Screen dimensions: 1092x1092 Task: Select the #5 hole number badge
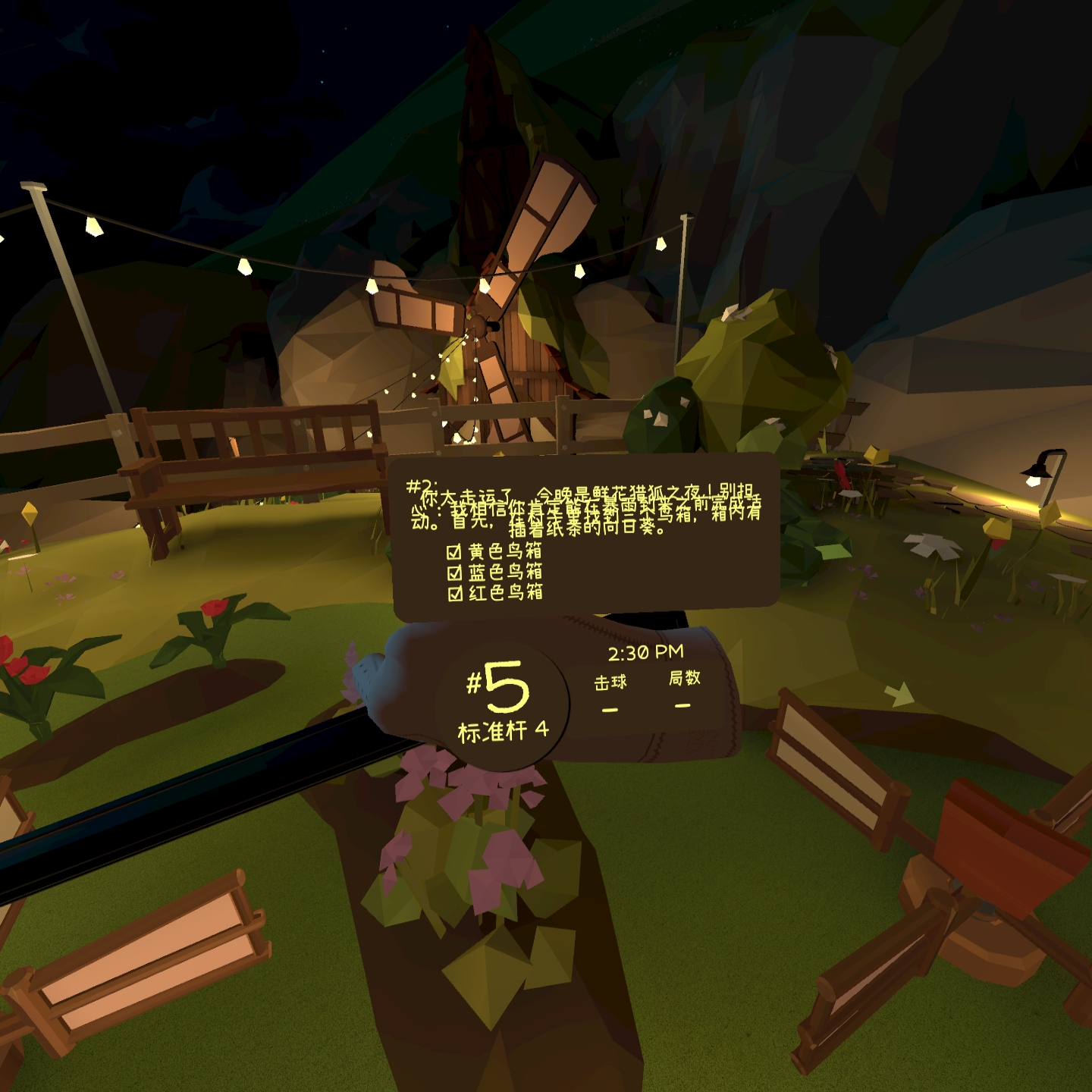[497, 685]
